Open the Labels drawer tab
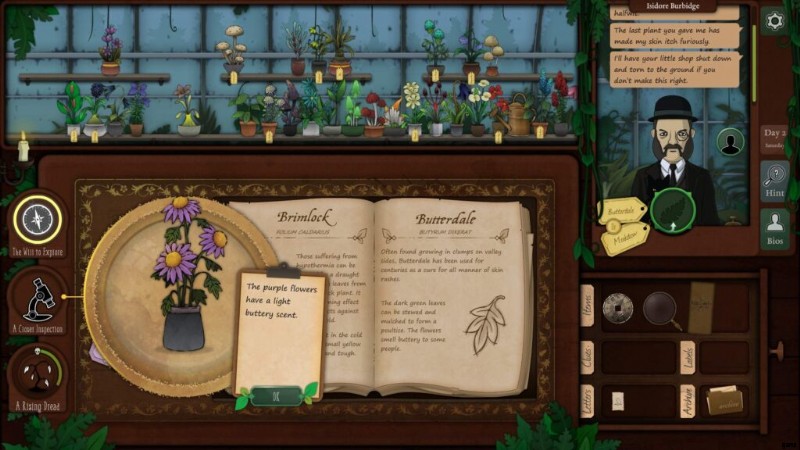This screenshot has height=450, width=800. click(689, 358)
